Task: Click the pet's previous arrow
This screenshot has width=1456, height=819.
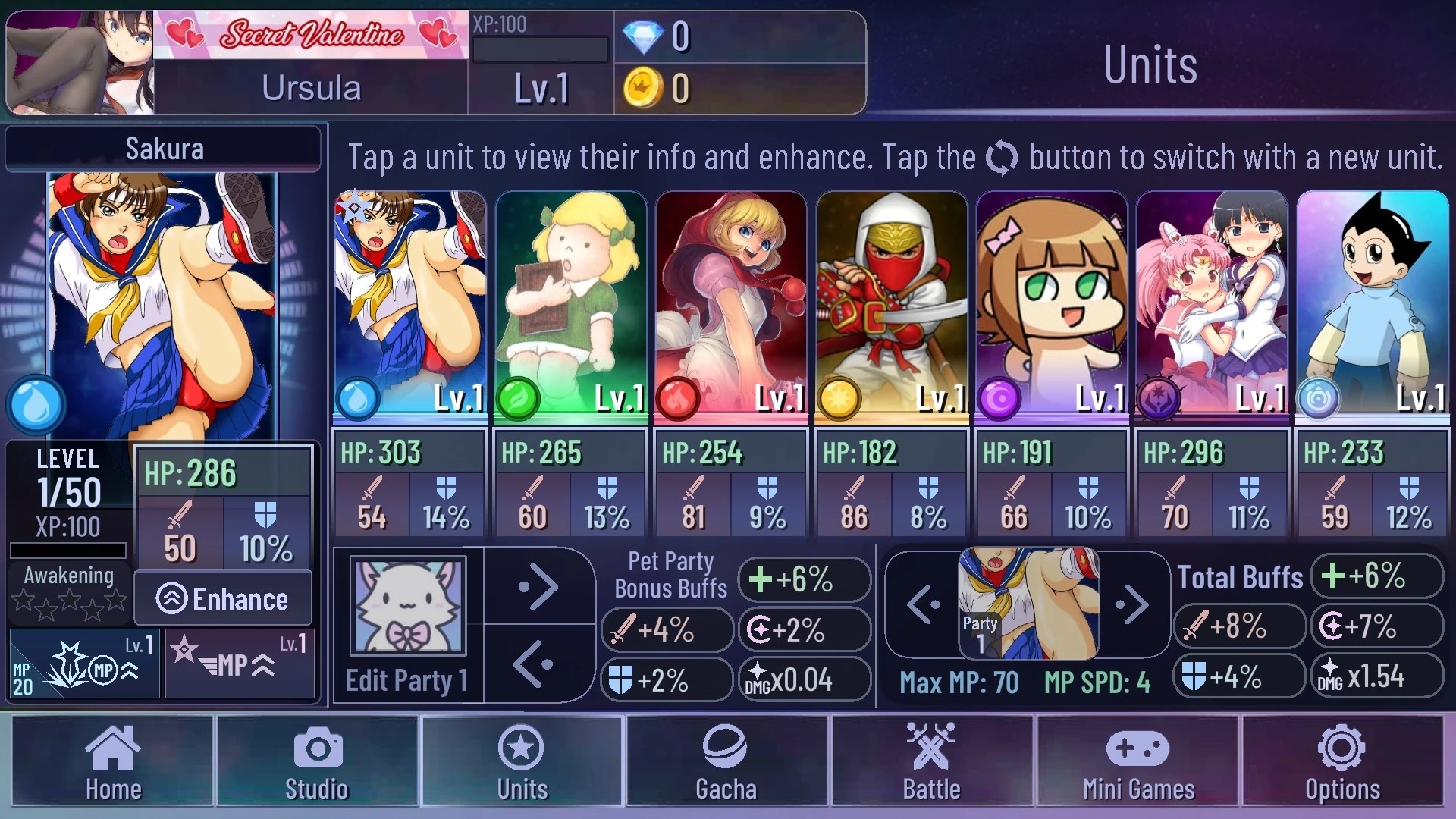Action: click(534, 664)
